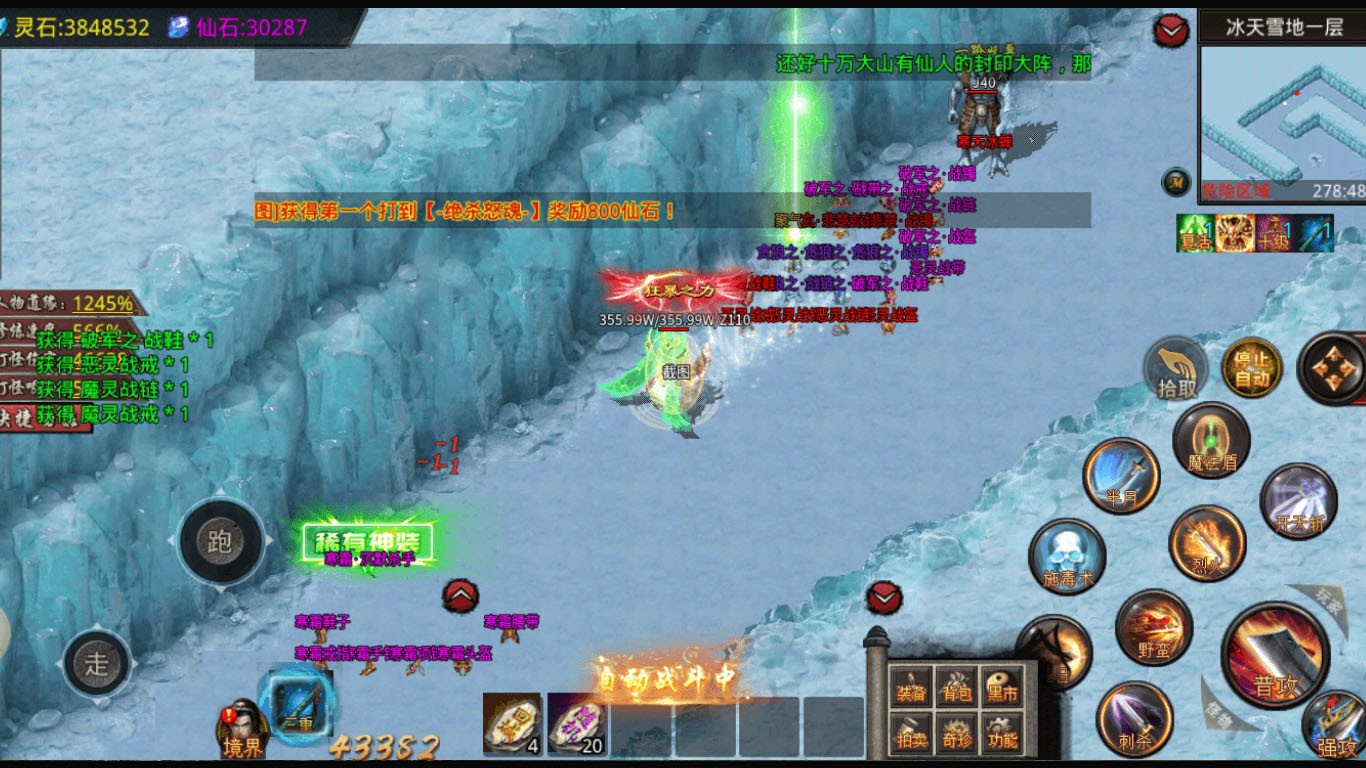Open the 境界 realm character portrait

click(x=243, y=728)
